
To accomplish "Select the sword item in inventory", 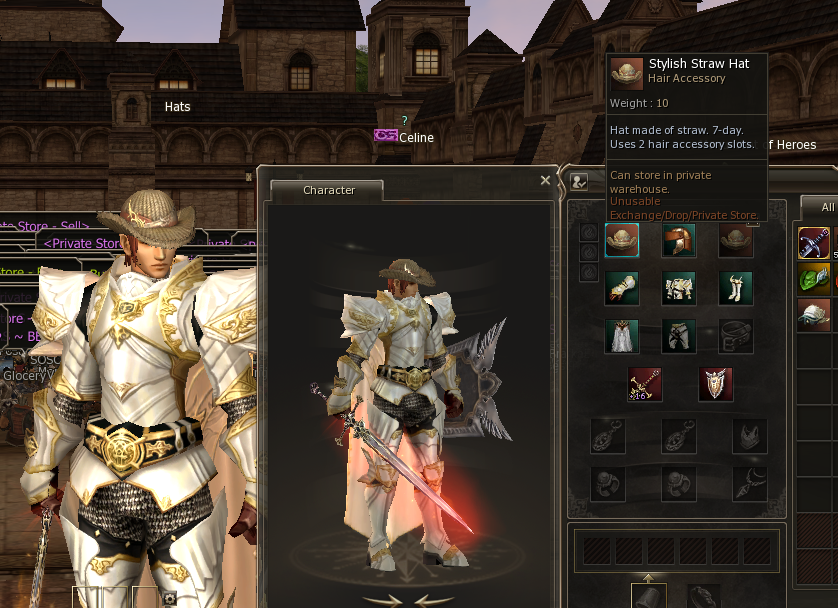I will pyautogui.click(x=814, y=243).
